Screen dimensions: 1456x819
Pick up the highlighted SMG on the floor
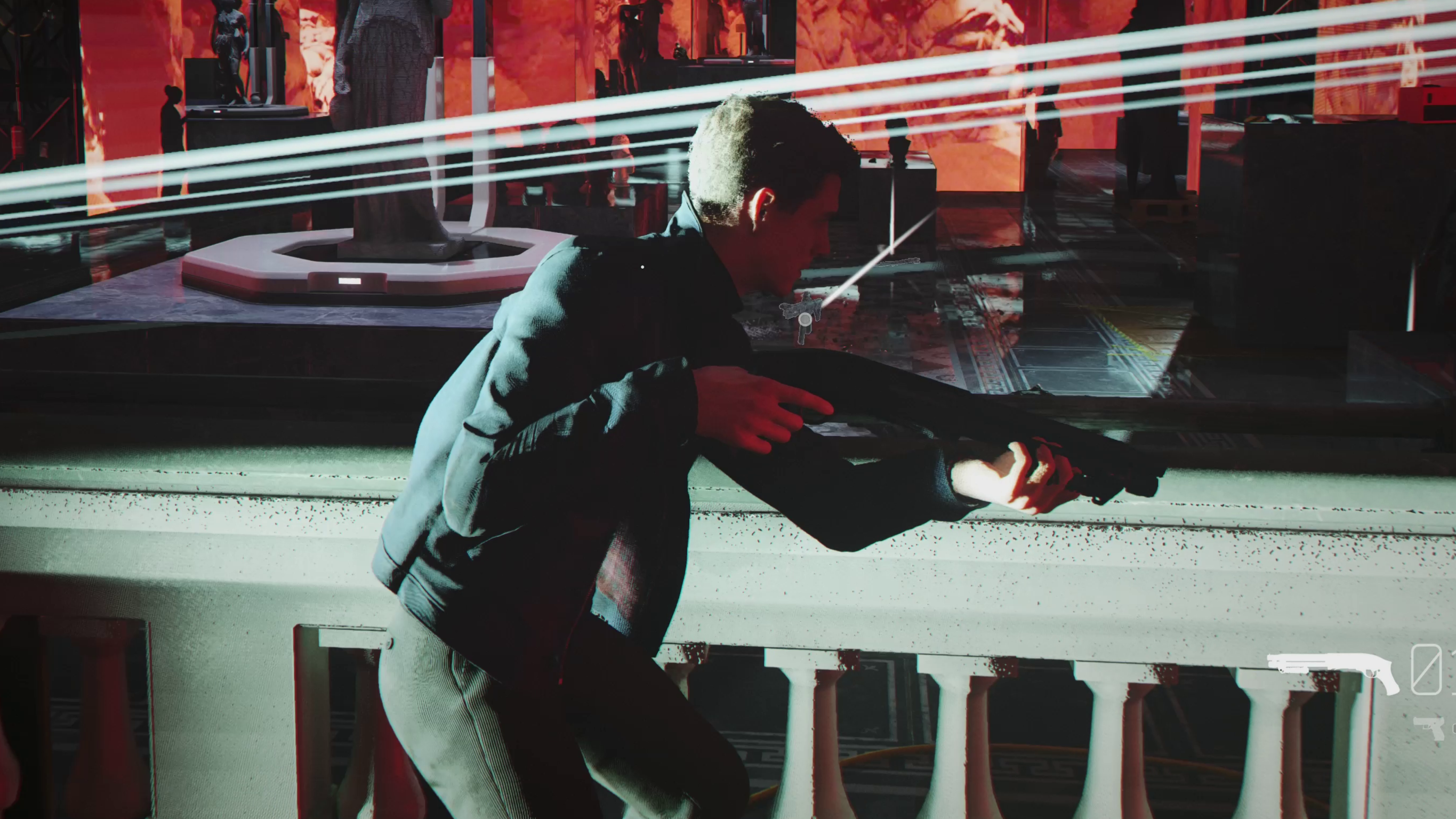(801, 308)
